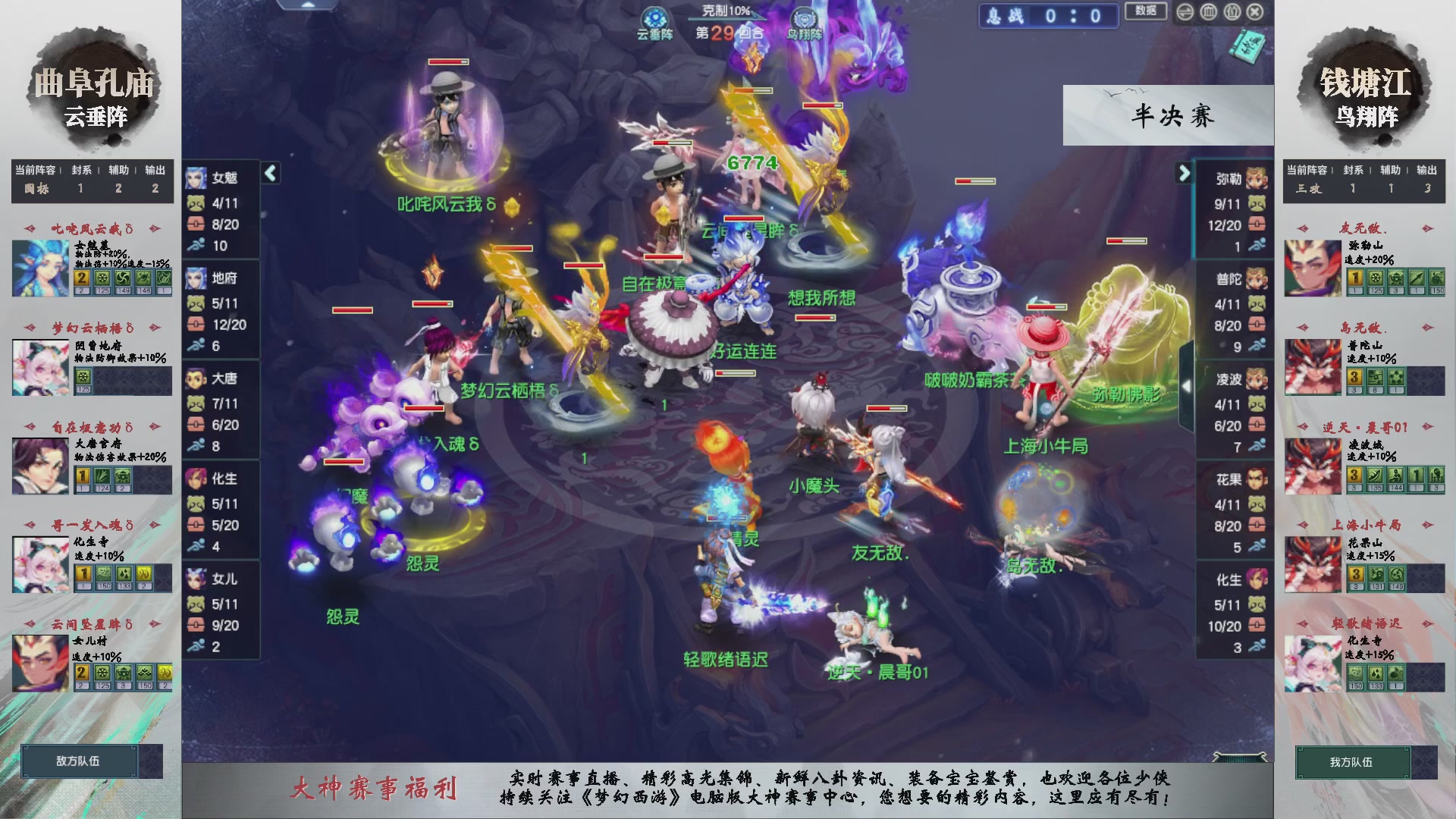Toggle the horizontal-arrows round icon top right
Screen dimensions: 1456x819
[1184, 12]
